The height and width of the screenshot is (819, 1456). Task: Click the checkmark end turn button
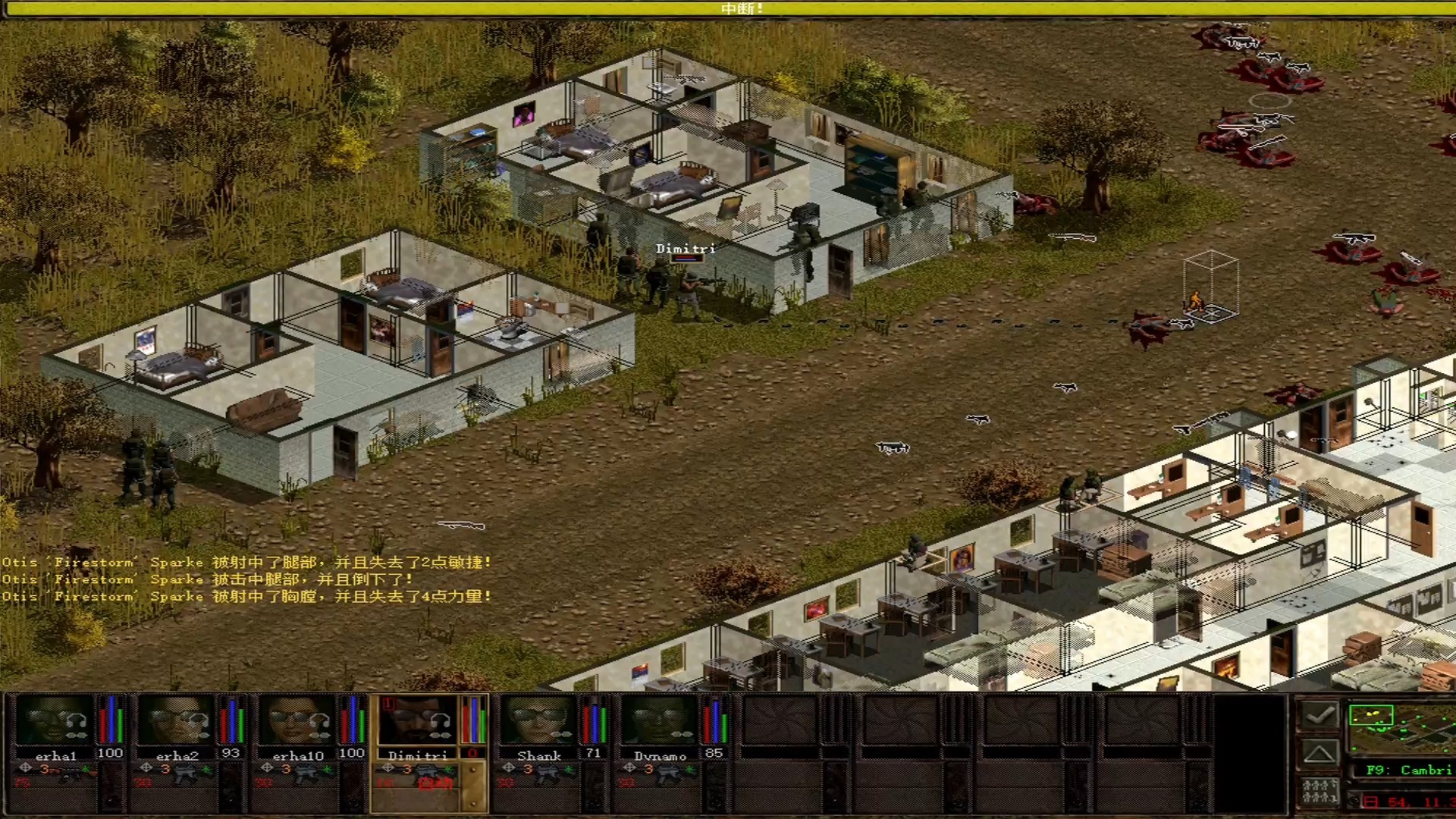point(1319,715)
